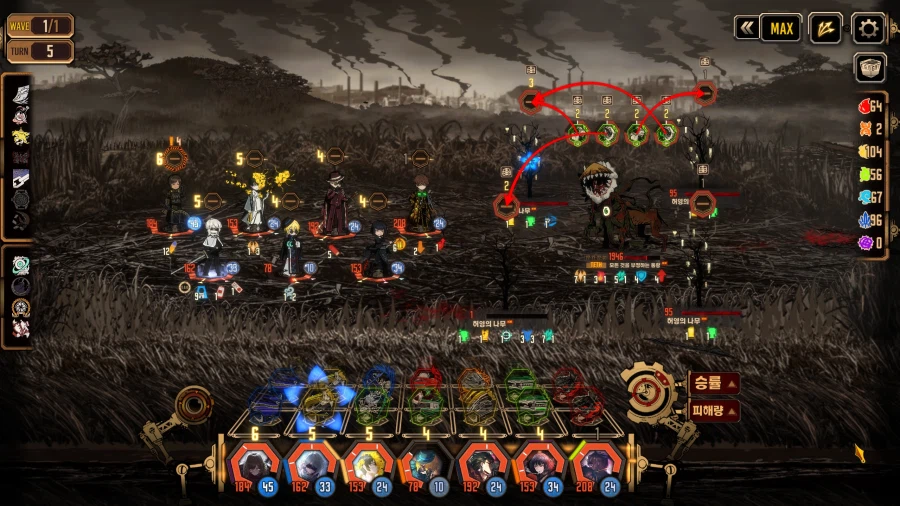The image size is (900, 506).
Task: Select the 피해량 (damage) auto-select button
Action: click(713, 410)
